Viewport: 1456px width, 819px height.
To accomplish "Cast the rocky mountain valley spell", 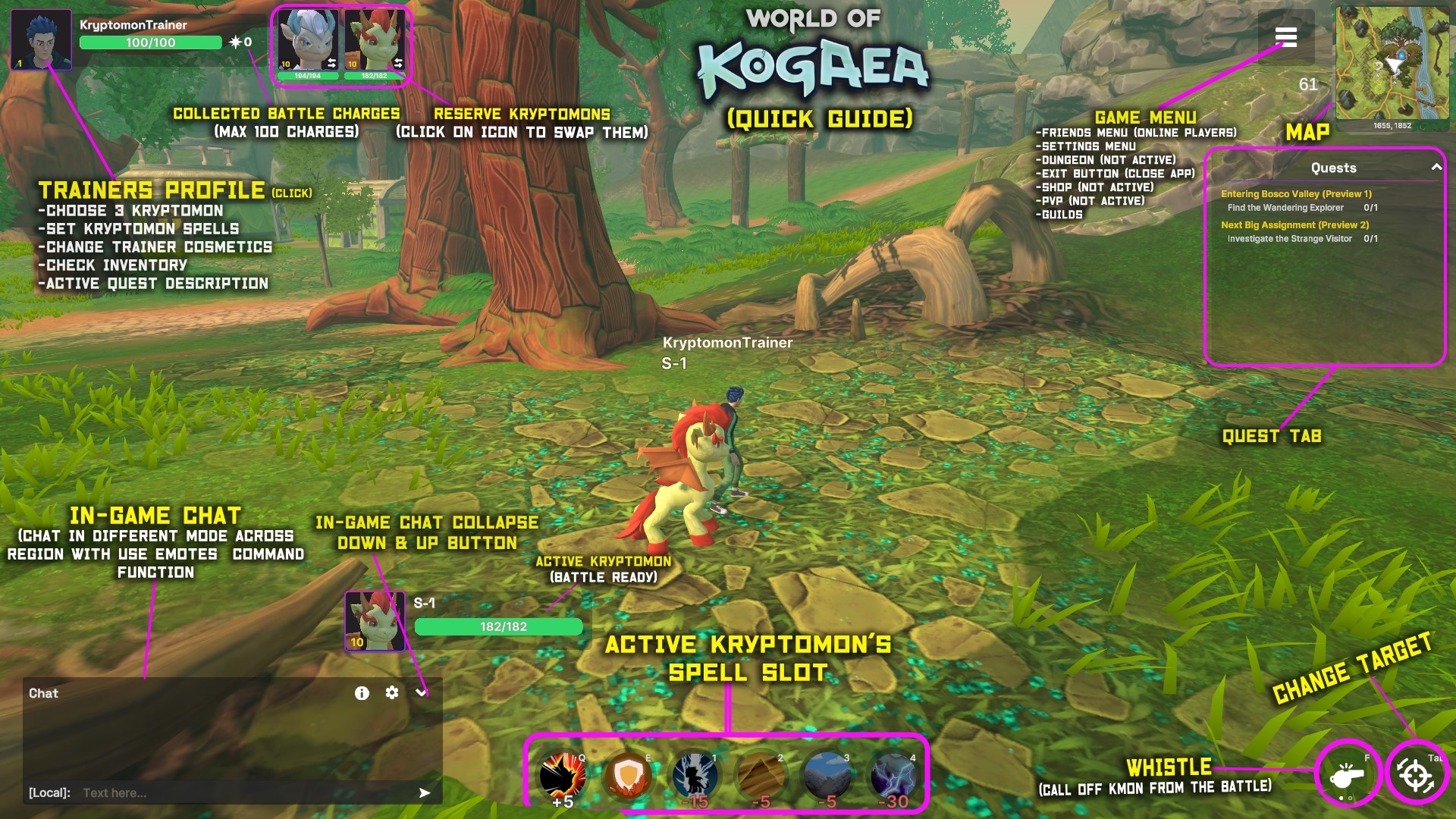I will pyautogui.click(x=827, y=777).
